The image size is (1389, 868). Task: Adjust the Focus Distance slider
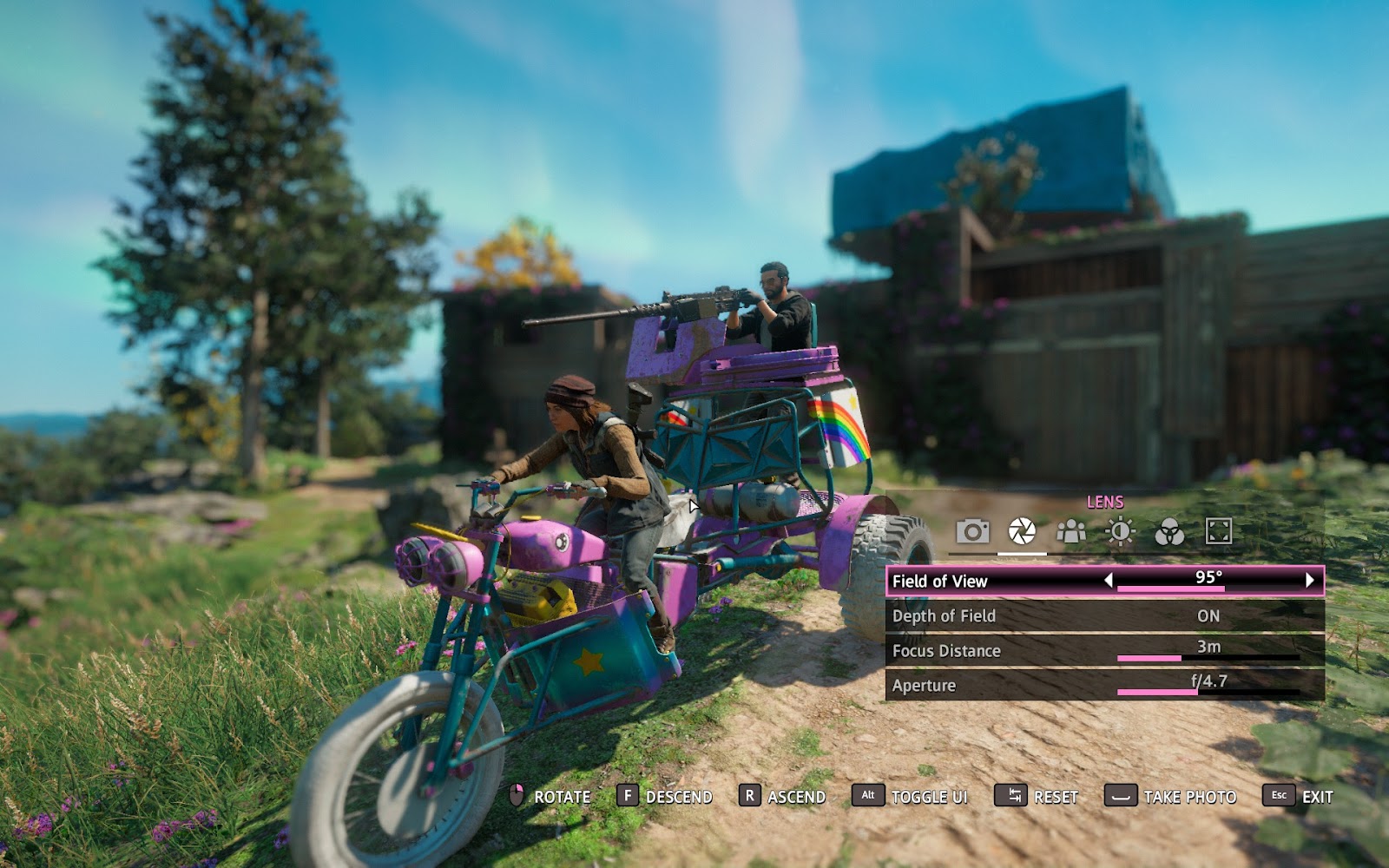click(x=1208, y=658)
